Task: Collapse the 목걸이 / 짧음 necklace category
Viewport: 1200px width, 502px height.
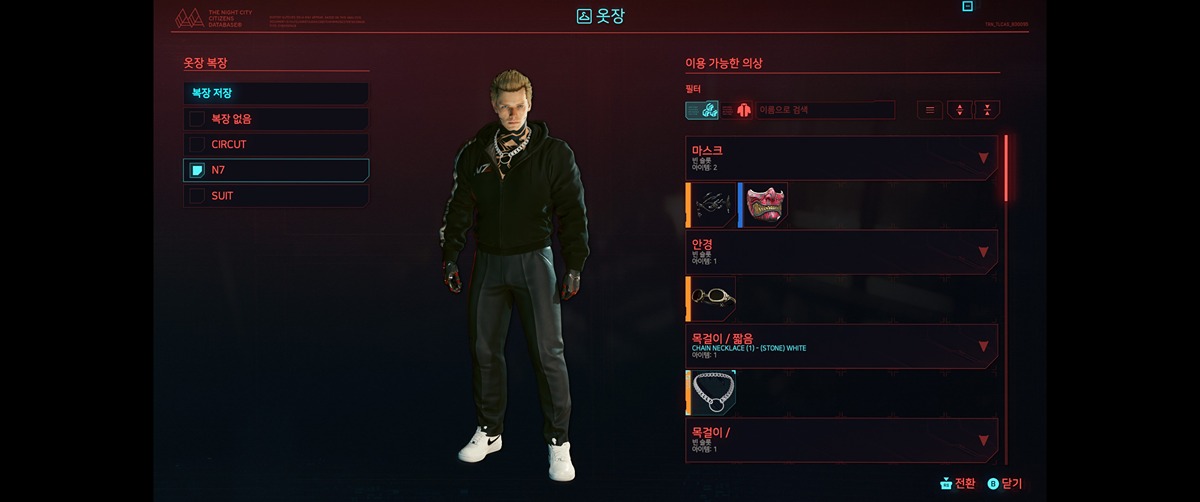Action: [983, 346]
